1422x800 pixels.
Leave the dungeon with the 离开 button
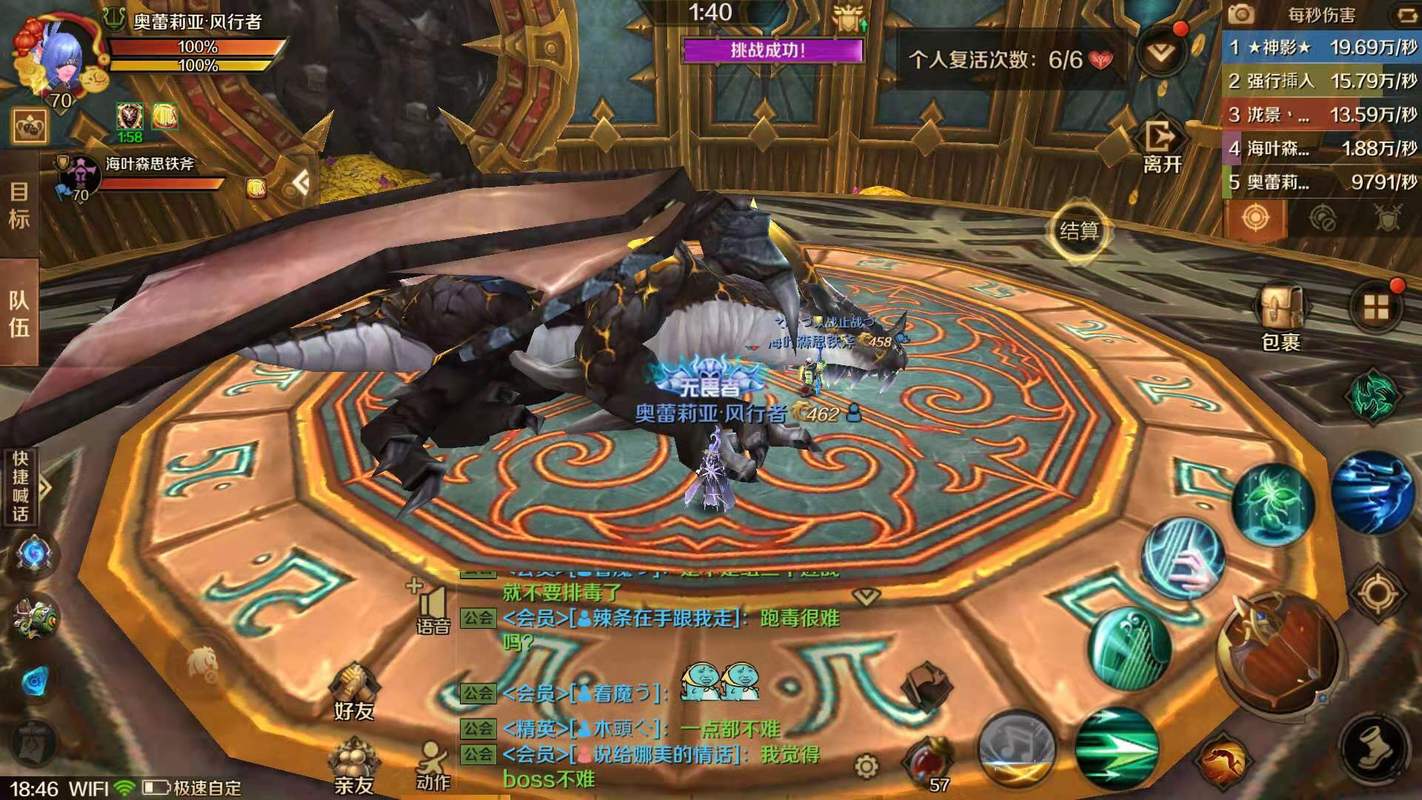[1162, 146]
